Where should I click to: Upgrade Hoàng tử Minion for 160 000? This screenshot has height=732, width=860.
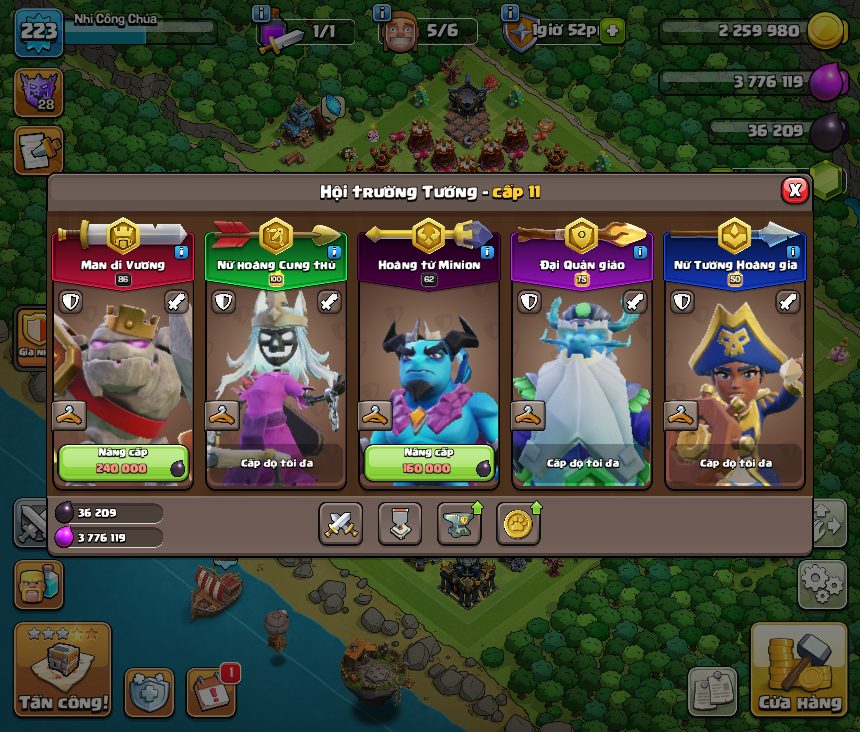point(430,463)
